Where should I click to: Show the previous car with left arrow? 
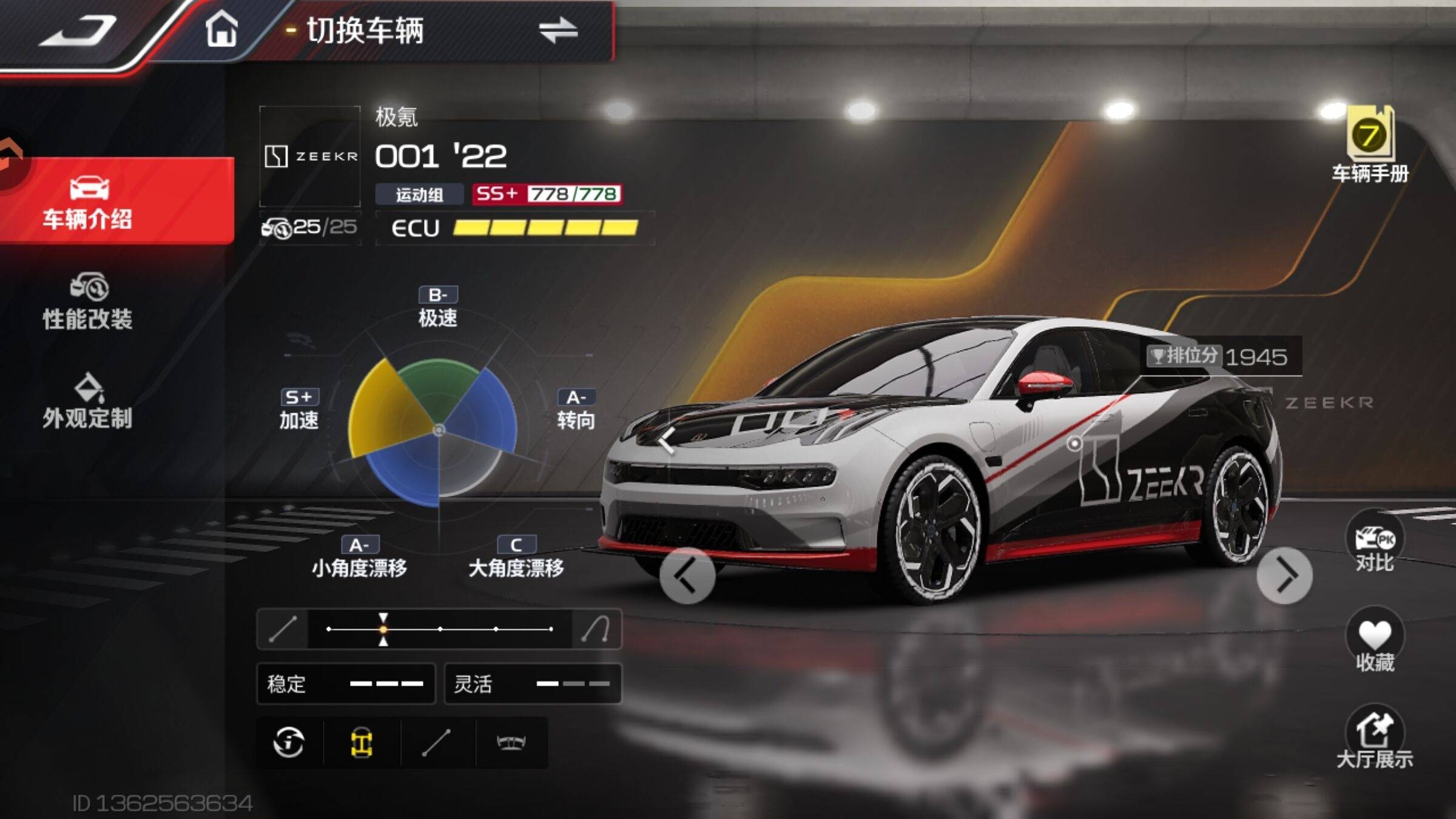click(x=687, y=576)
